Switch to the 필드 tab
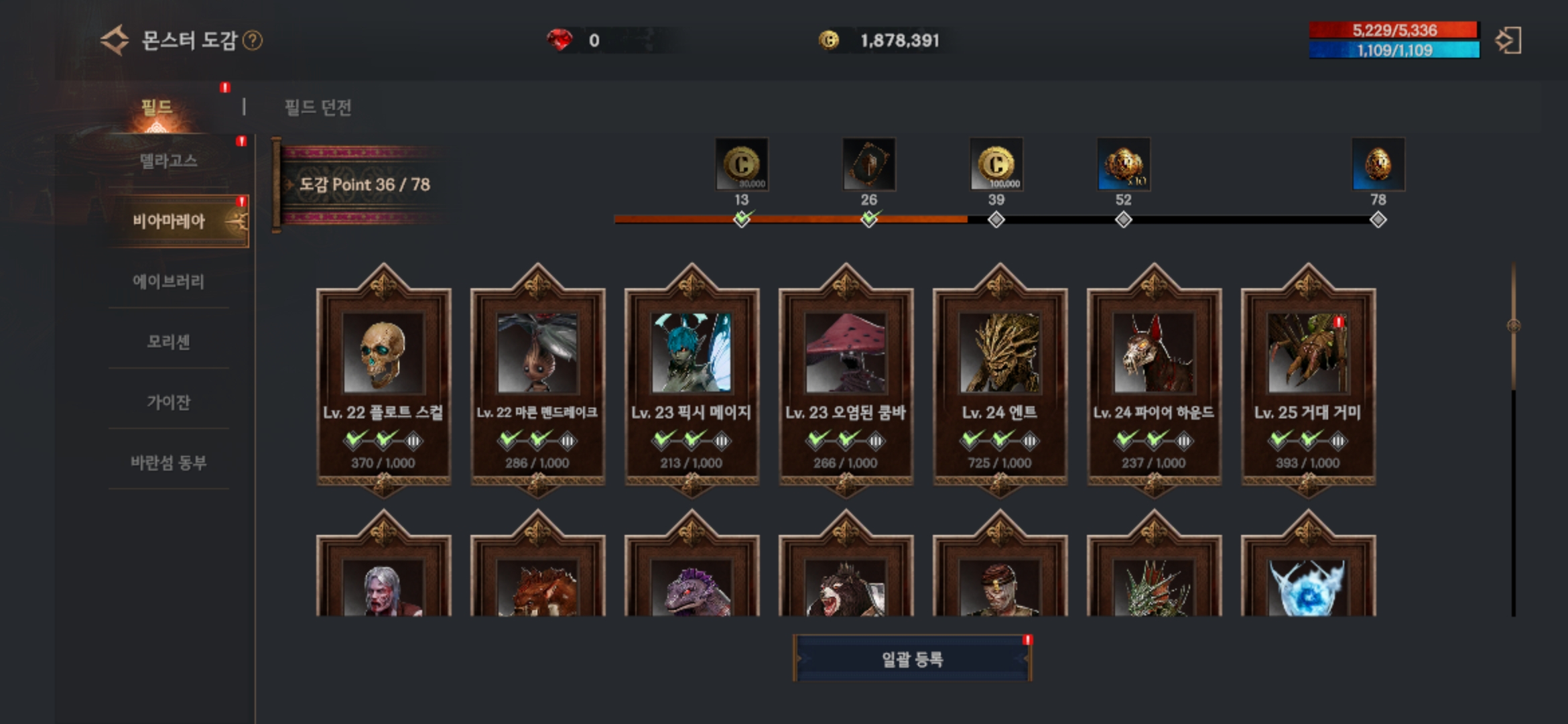 157,107
